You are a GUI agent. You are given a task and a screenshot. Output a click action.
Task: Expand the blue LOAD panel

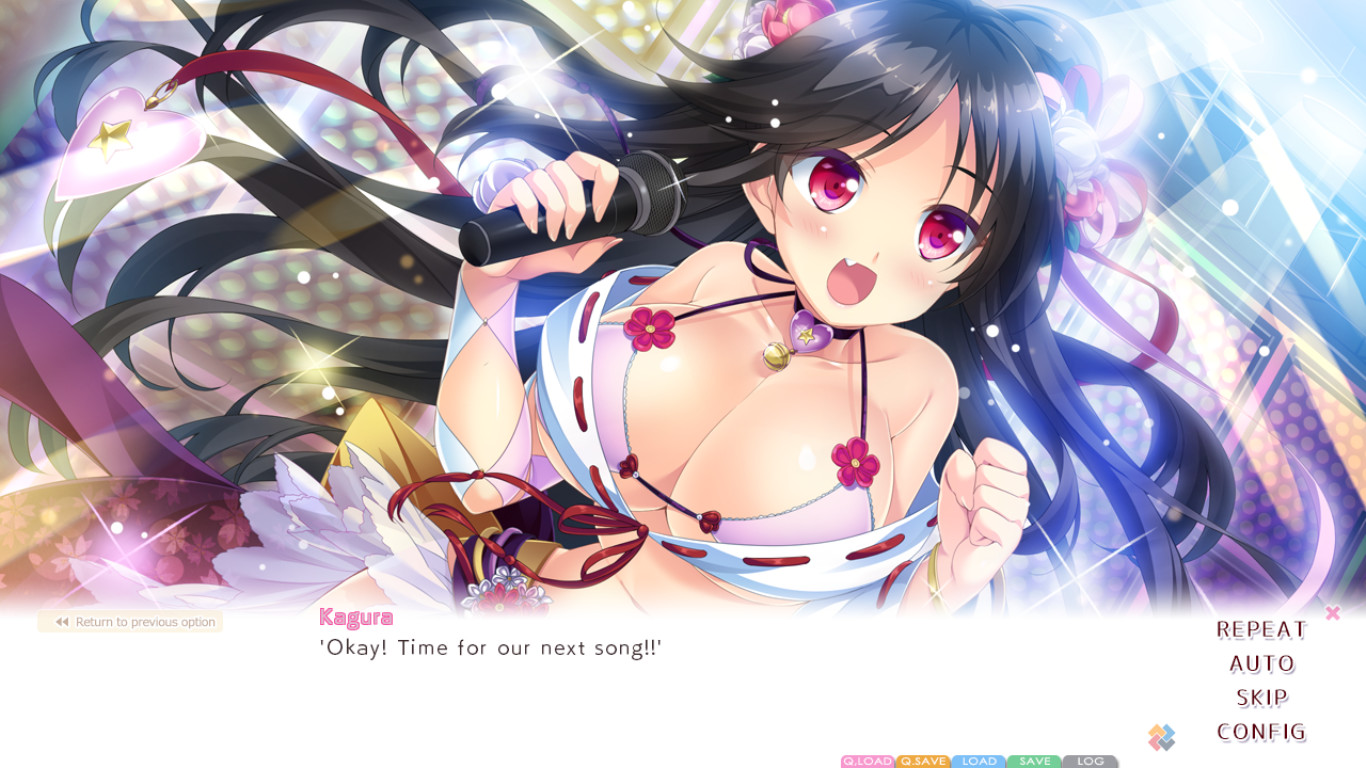(978, 761)
